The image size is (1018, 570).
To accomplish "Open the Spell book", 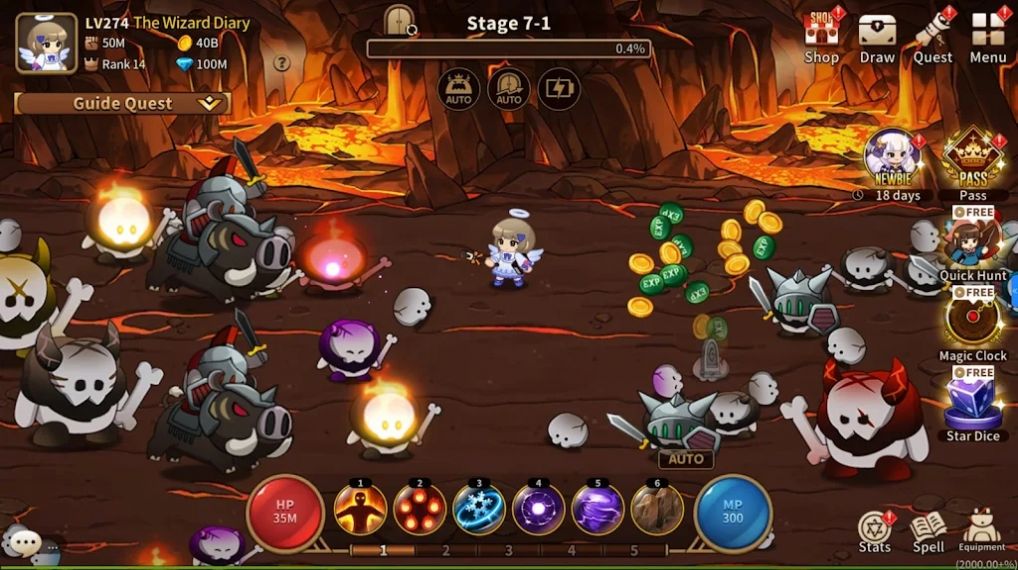I will coord(928,529).
